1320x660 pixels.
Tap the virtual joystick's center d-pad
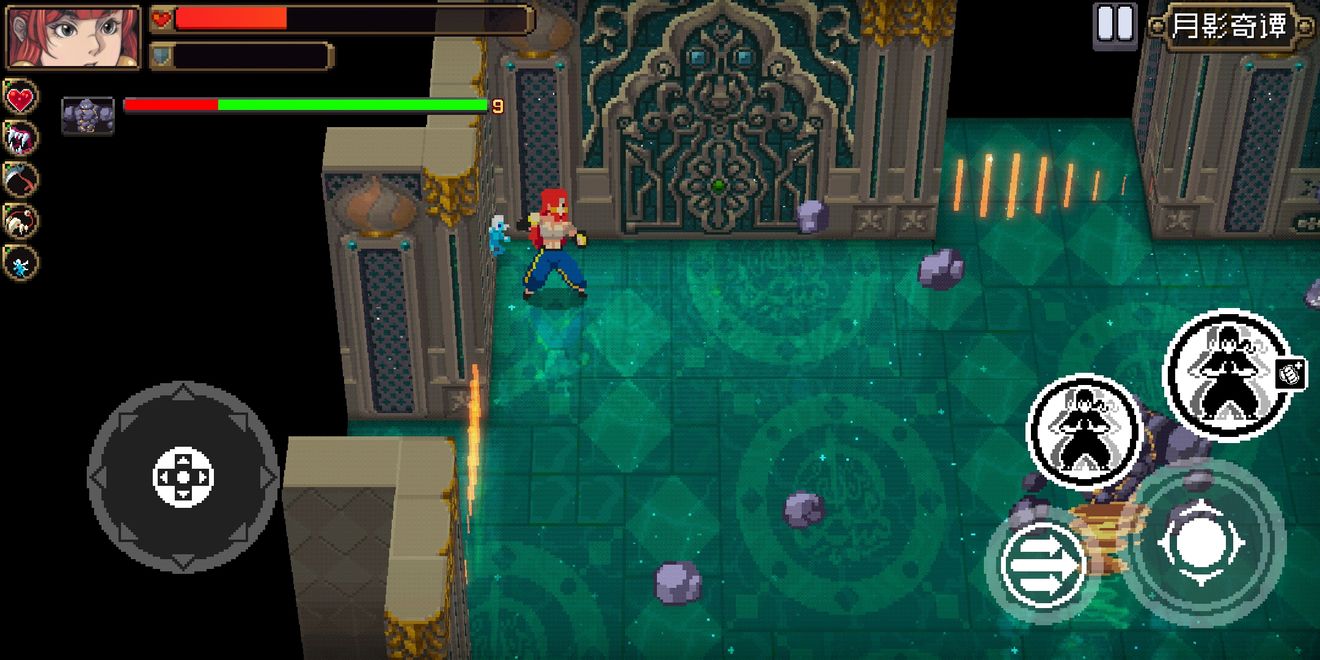coord(183,477)
